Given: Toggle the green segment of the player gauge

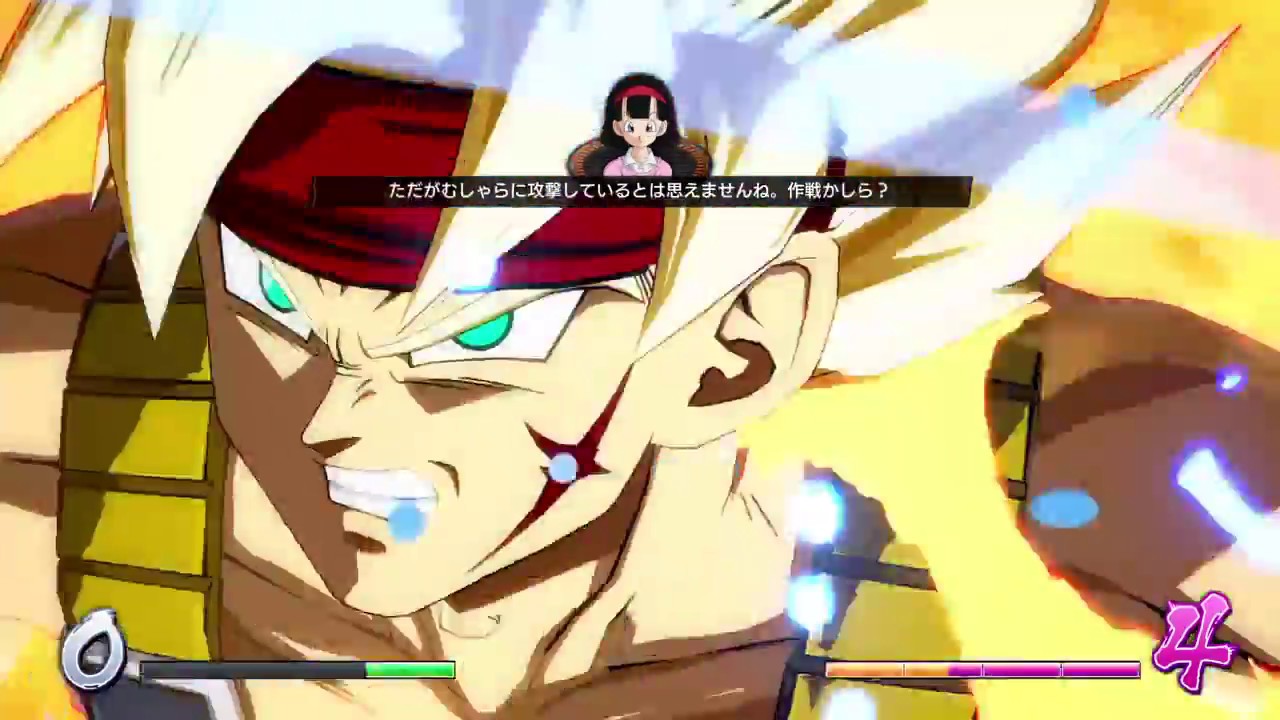Looking at the screenshot, I should (x=410, y=671).
